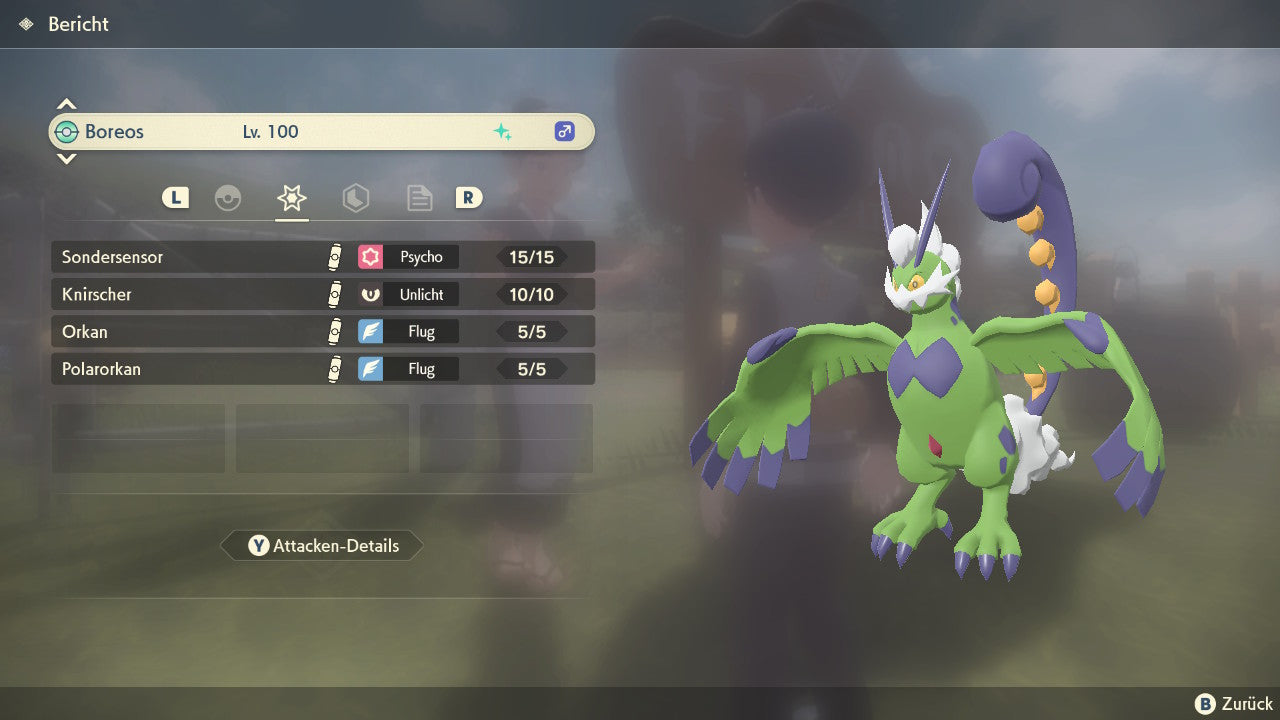Select the Orkan move row
The width and height of the screenshot is (1280, 720).
click(322, 332)
